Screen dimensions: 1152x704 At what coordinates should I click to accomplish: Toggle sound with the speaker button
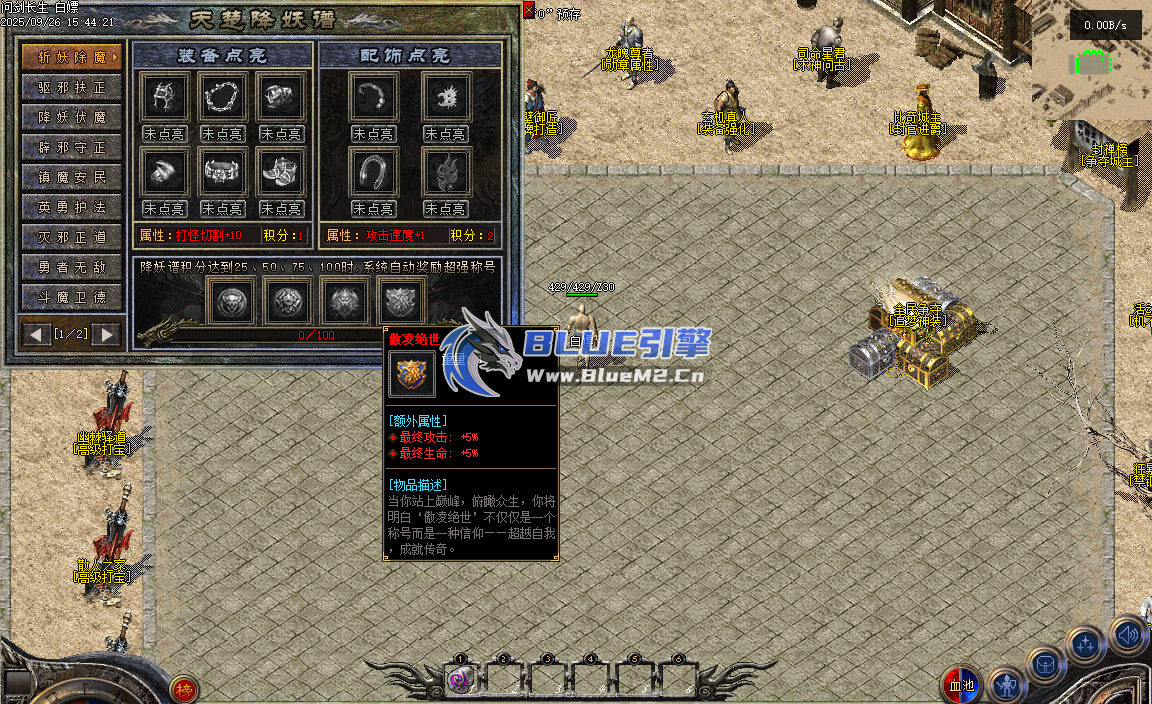click(1128, 635)
